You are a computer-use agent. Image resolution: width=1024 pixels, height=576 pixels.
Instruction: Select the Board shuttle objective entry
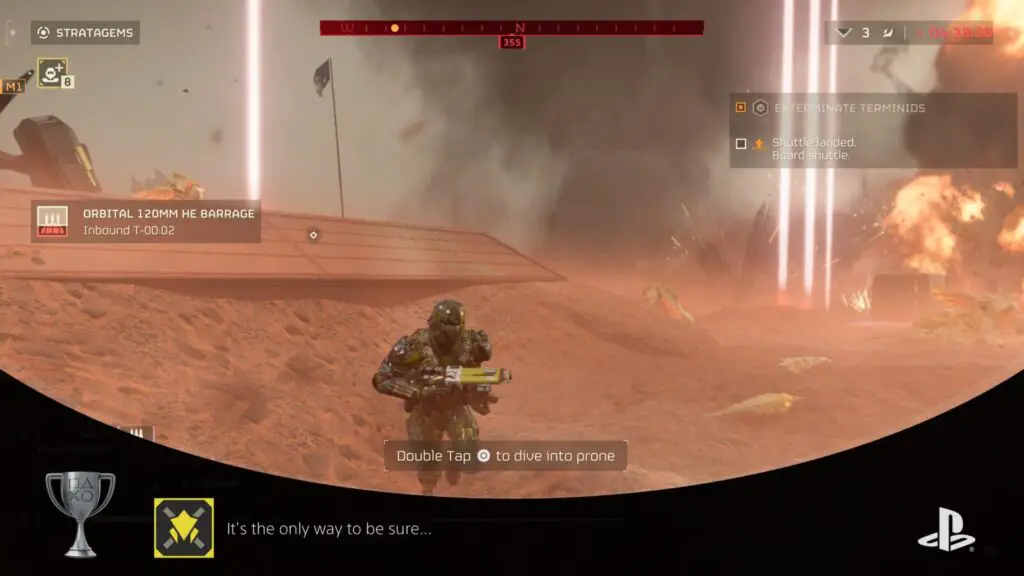(x=813, y=149)
